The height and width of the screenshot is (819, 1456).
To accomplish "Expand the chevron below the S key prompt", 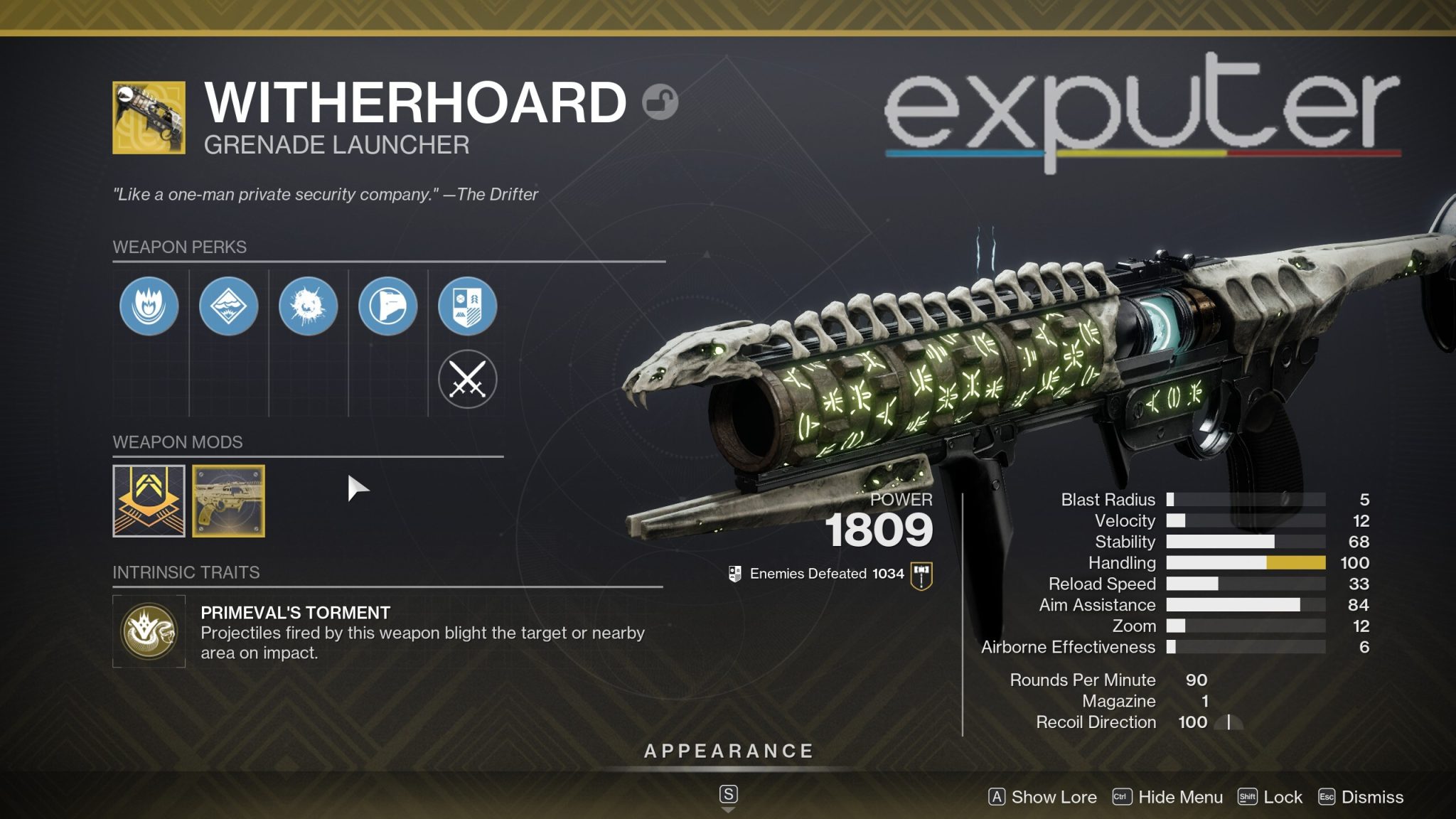I will 728,810.
